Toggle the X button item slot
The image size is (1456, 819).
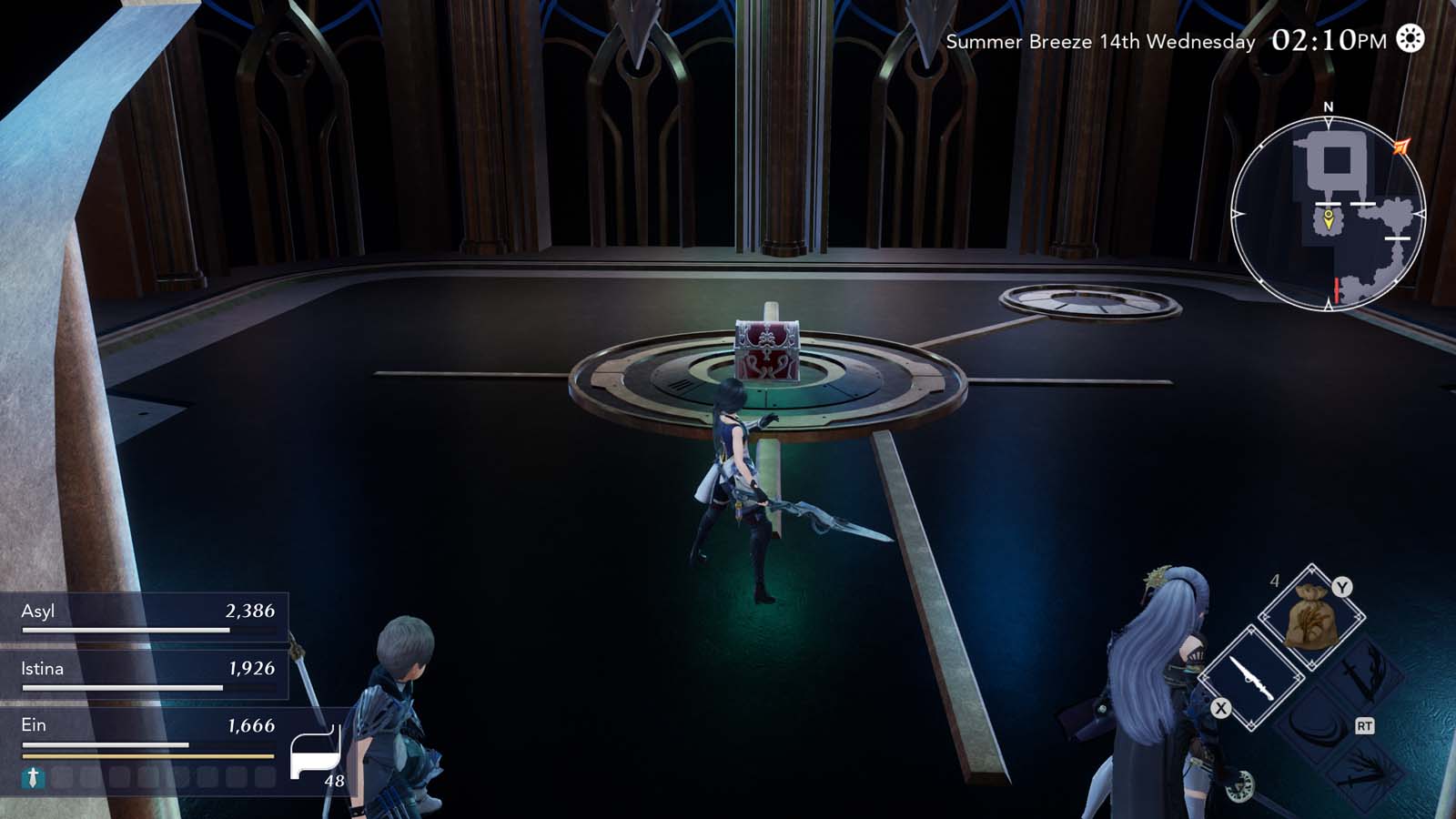pyautogui.click(x=1220, y=707)
